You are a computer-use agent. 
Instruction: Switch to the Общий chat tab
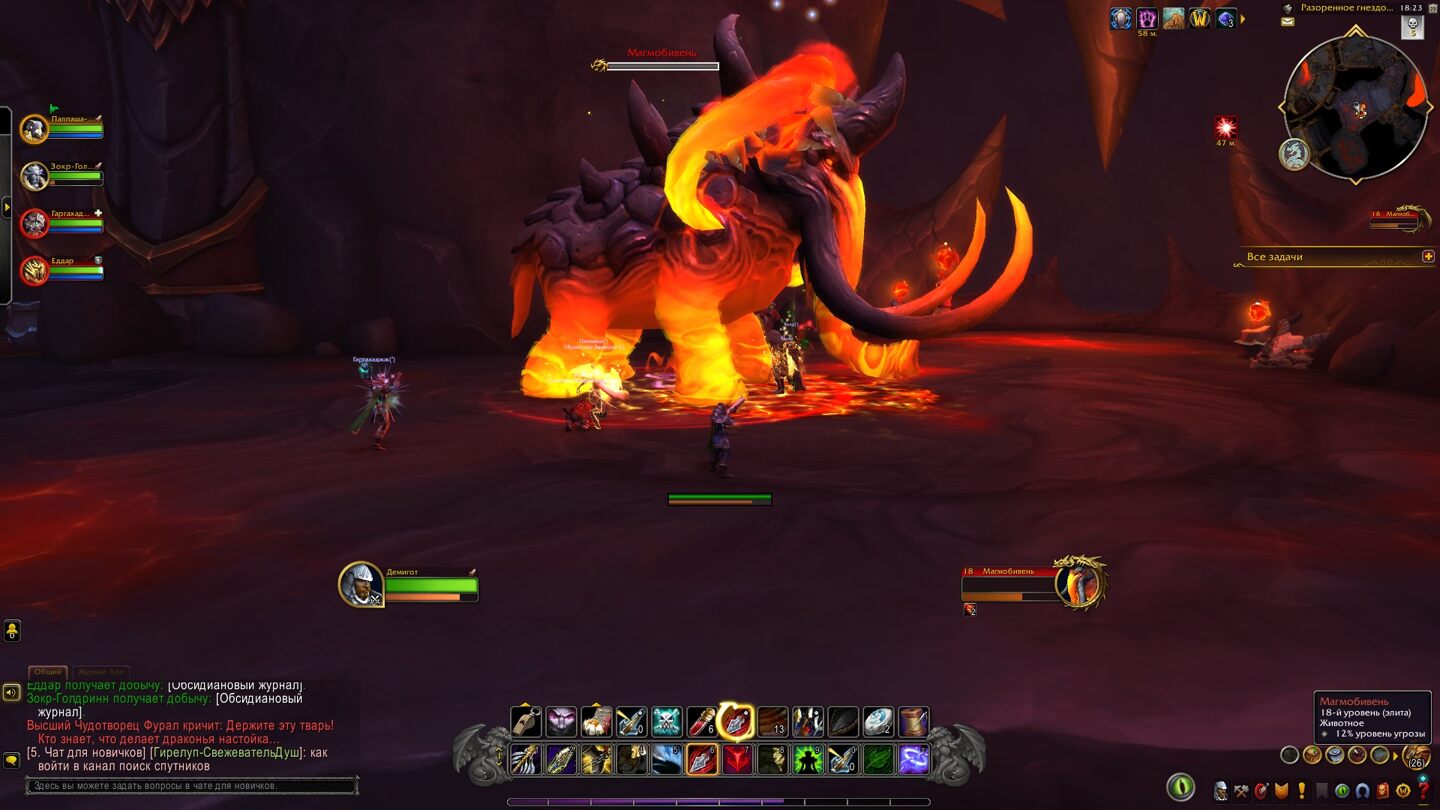click(47, 672)
